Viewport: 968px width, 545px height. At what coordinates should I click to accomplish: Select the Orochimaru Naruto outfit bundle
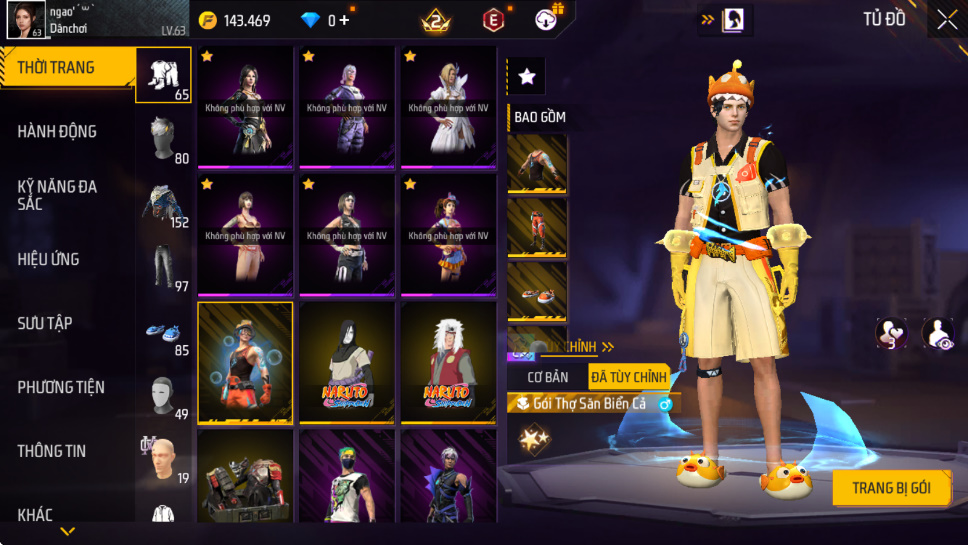[x=347, y=364]
